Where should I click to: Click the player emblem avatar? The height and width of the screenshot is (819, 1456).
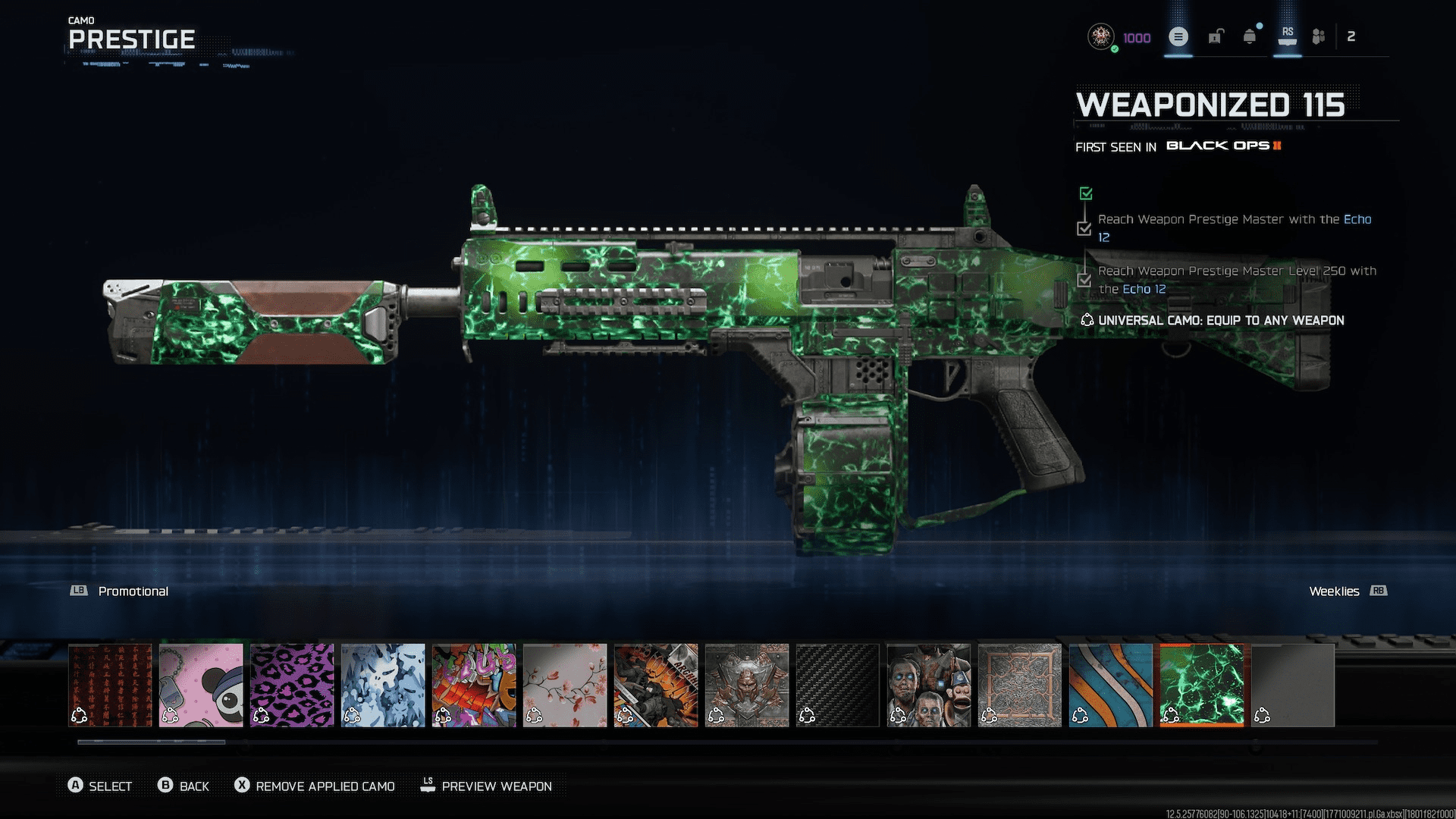click(1100, 36)
